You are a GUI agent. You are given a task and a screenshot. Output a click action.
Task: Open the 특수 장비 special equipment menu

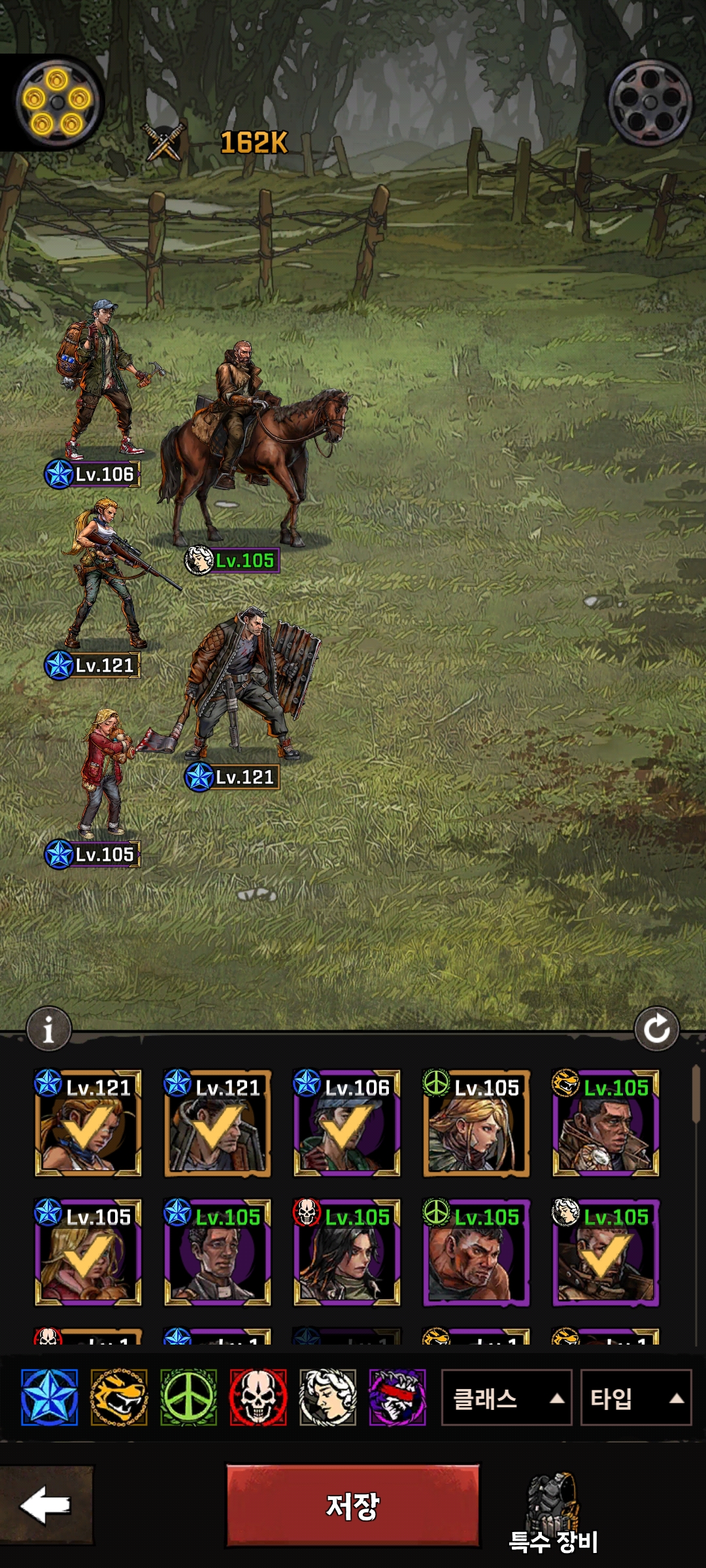553,1517
